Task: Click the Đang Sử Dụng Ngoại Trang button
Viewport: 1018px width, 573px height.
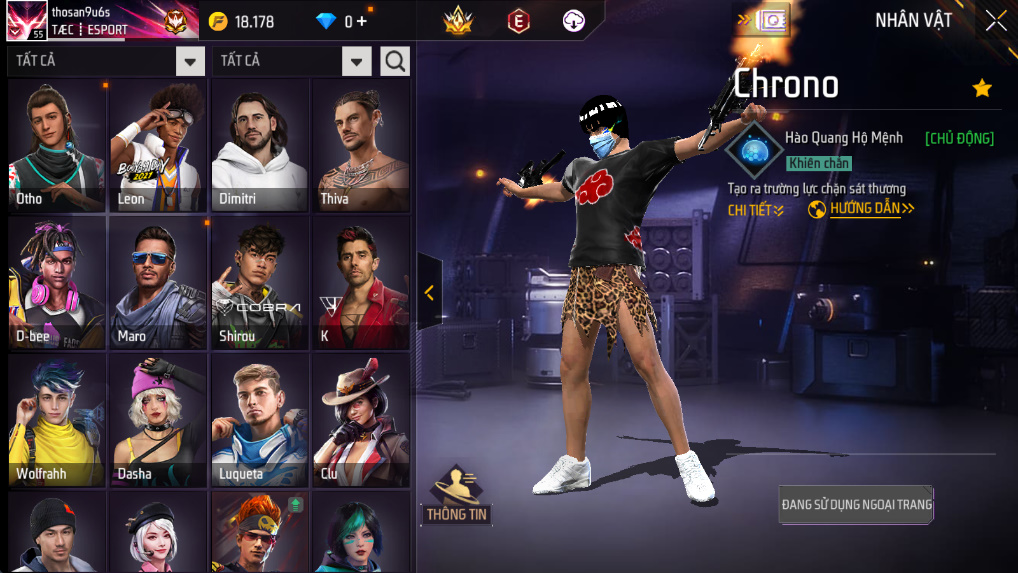Action: (x=856, y=505)
